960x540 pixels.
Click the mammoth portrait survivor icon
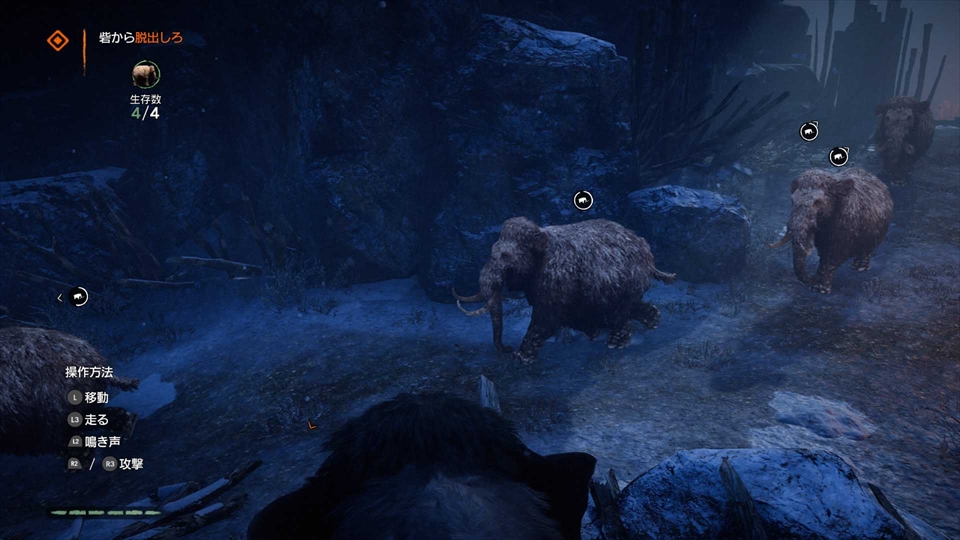[146, 75]
